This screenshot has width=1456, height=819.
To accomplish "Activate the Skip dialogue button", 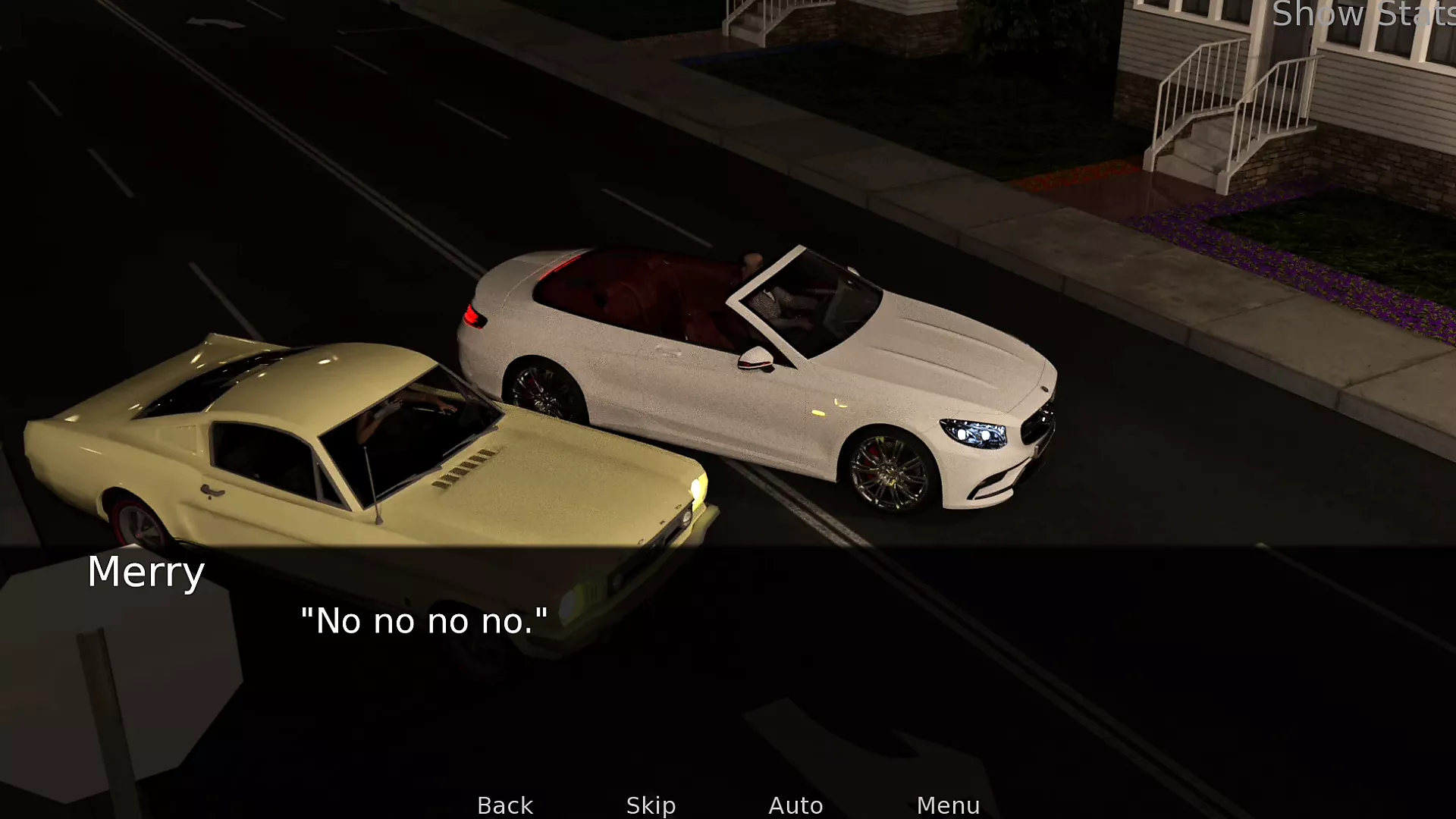I will 651,805.
